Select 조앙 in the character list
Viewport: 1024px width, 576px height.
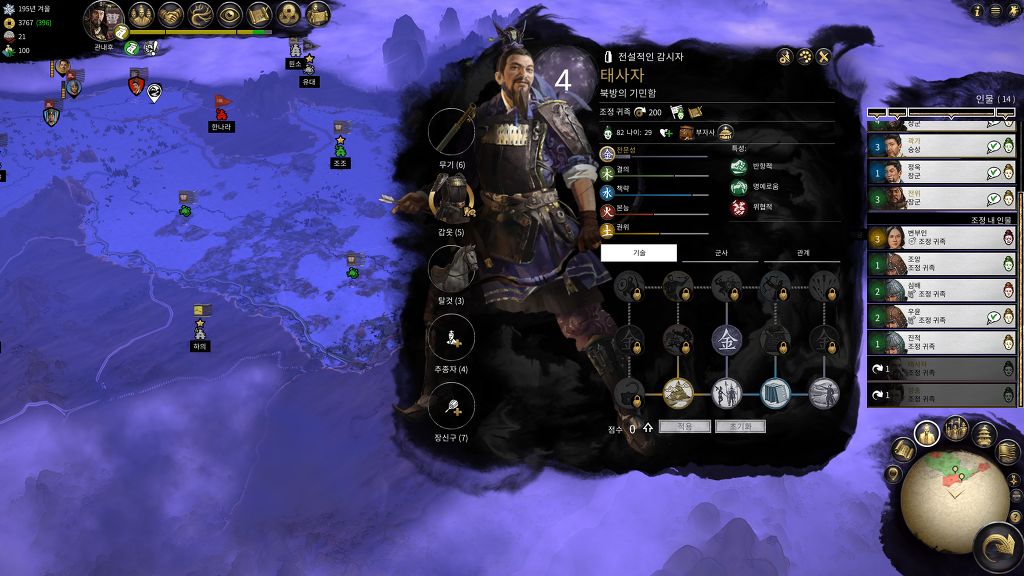(941, 264)
